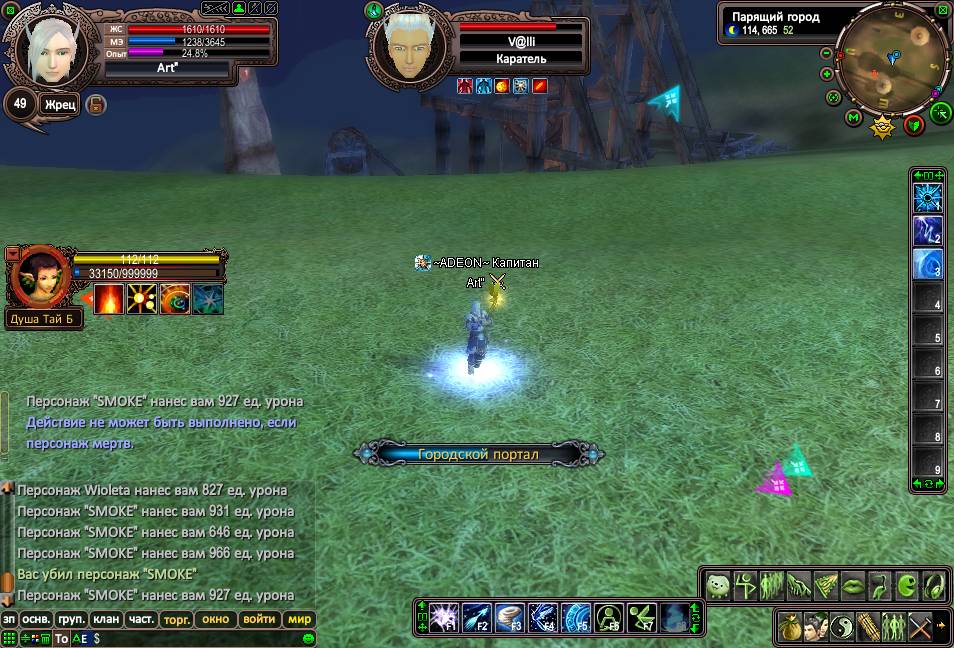Open the world map with M button

pyautogui.click(x=853, y=118)
